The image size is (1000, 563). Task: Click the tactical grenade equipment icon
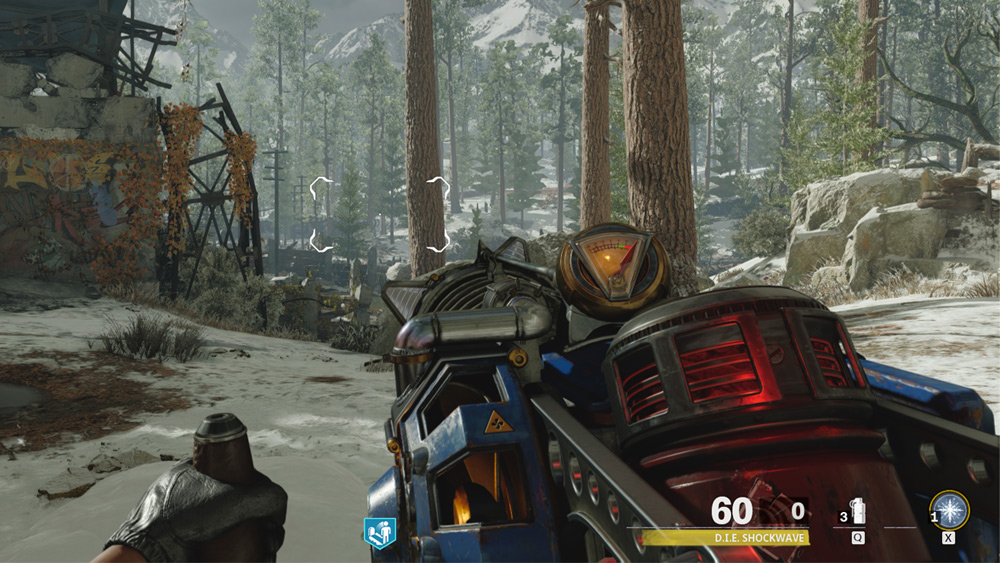[x=858, y=512]
